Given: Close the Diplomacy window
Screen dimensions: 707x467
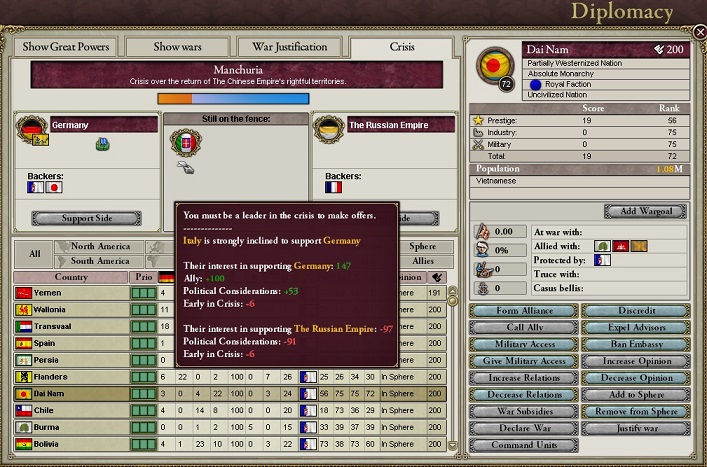Looking at the screenshot, I should [699, 32].
